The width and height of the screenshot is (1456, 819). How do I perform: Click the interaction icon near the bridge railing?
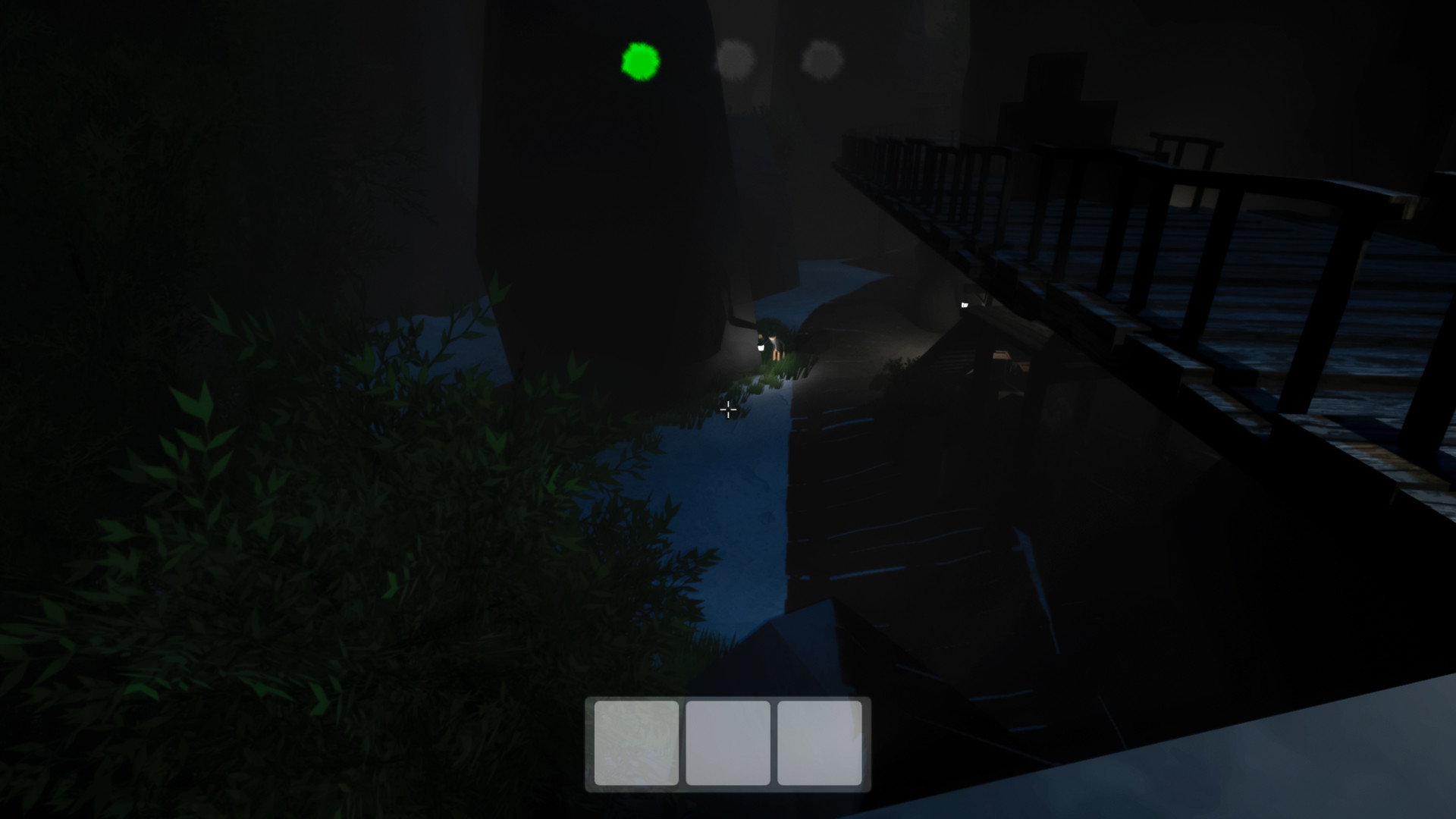click(964, 305)
